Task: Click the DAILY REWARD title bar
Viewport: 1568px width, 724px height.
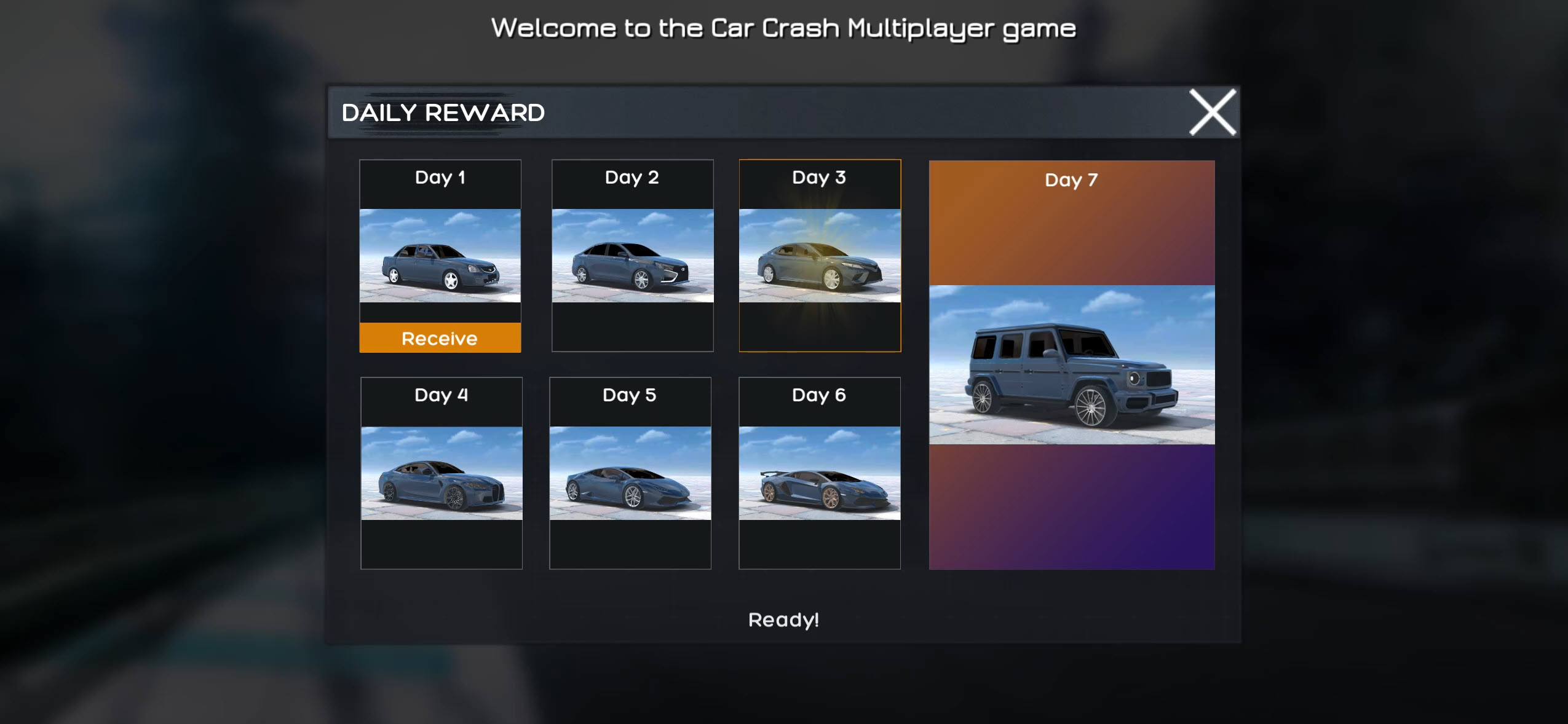Action: (443, 112)
